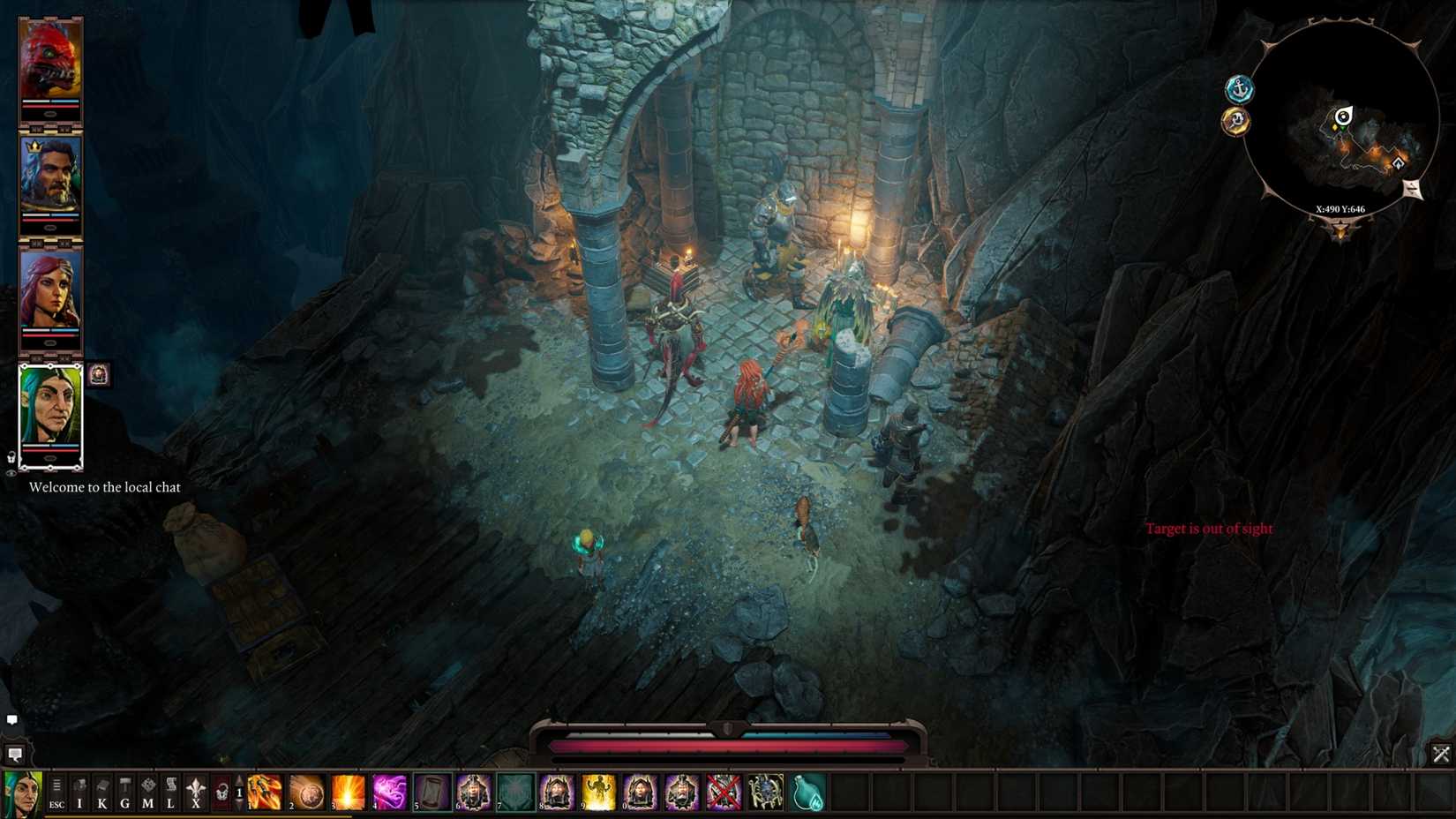Open the inventory via the I hotbar icon
This screenshot has height=819, width=1456.
click(x=79, y=793)
